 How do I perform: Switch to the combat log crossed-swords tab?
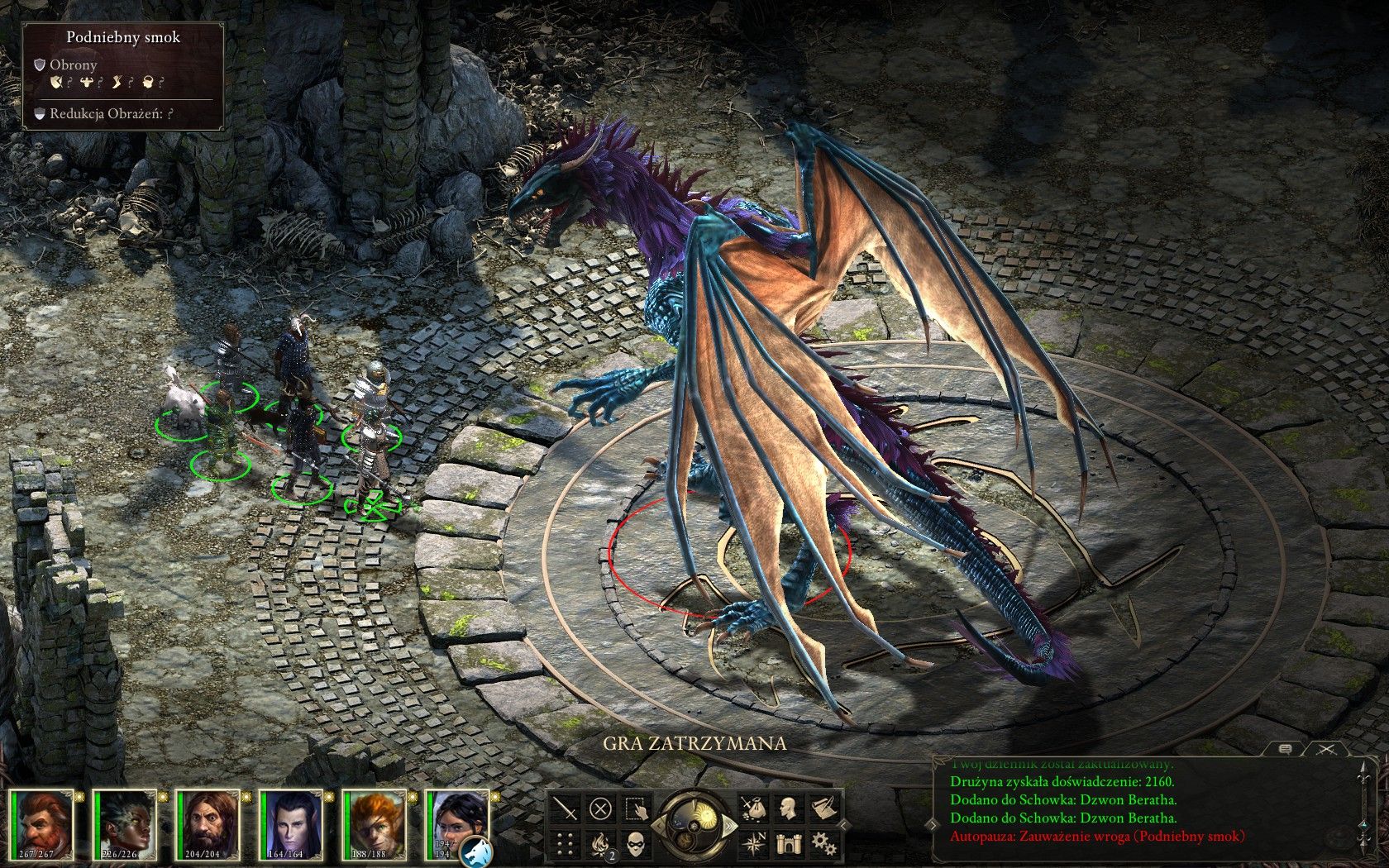[x=1327, y=750]
